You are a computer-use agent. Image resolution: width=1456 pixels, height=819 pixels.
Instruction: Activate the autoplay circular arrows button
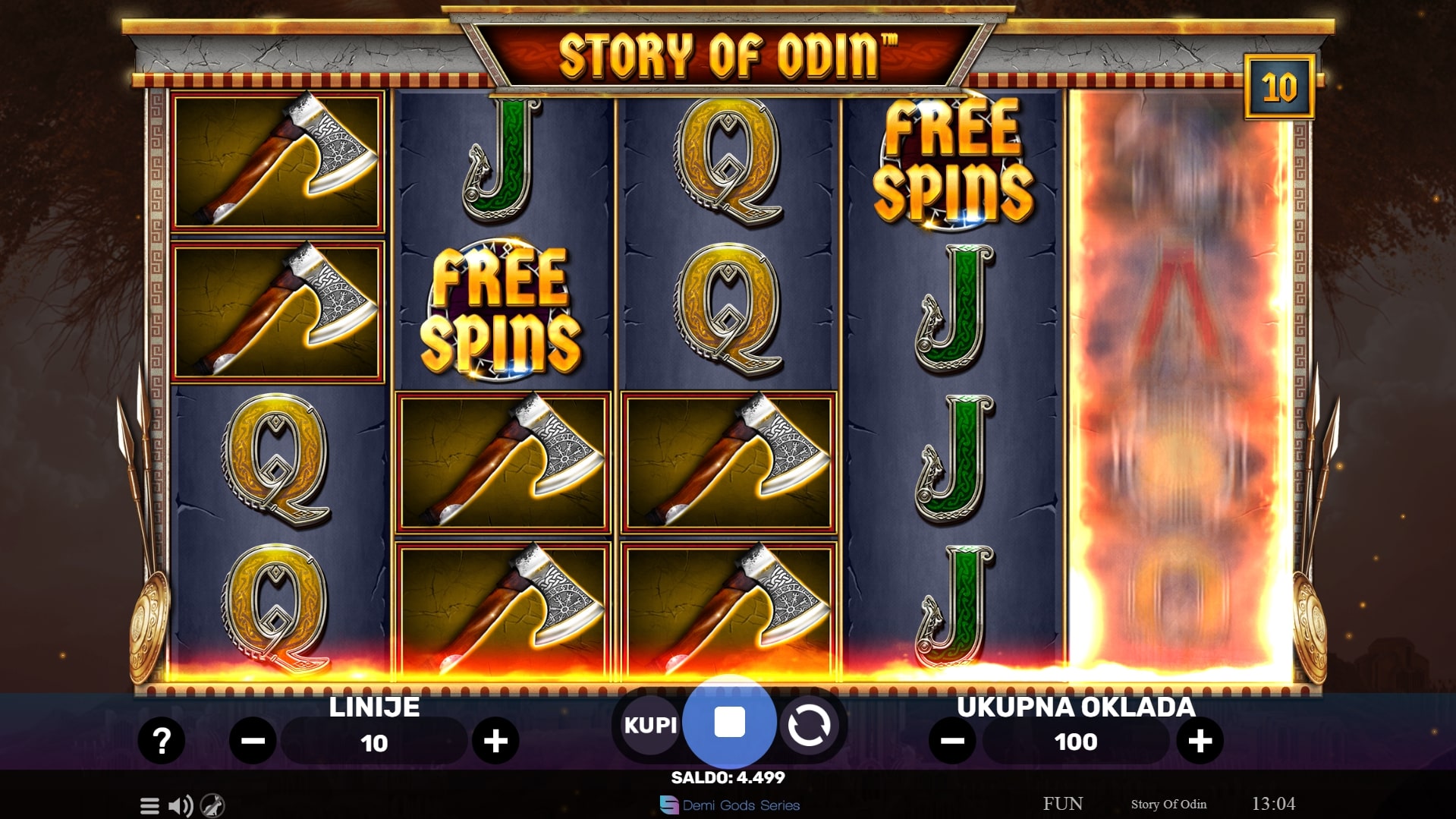point(809,726)
